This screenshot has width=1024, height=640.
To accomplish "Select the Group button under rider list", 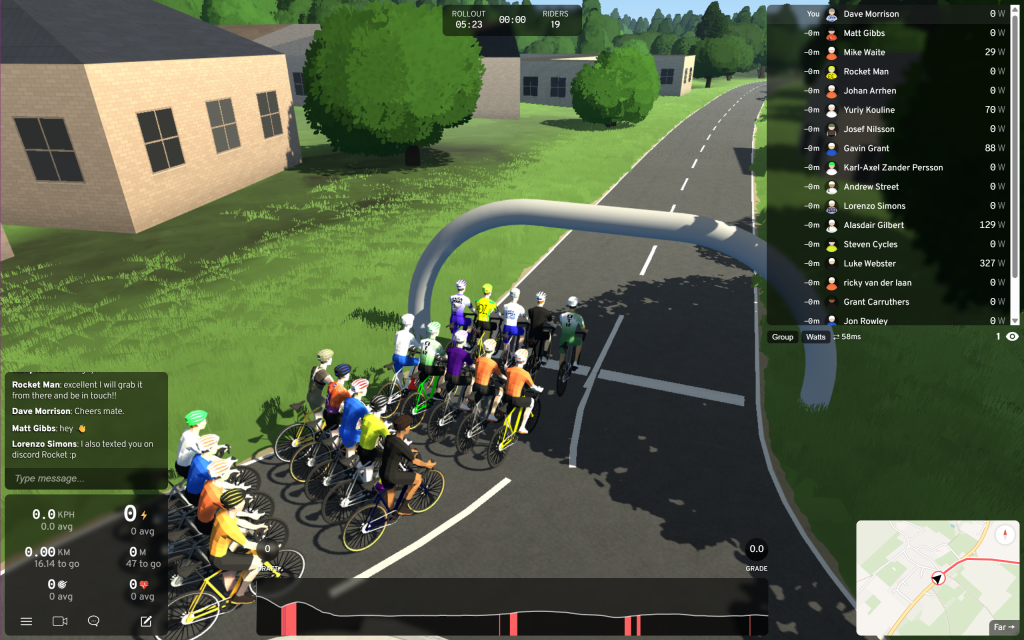I will 783,337.
